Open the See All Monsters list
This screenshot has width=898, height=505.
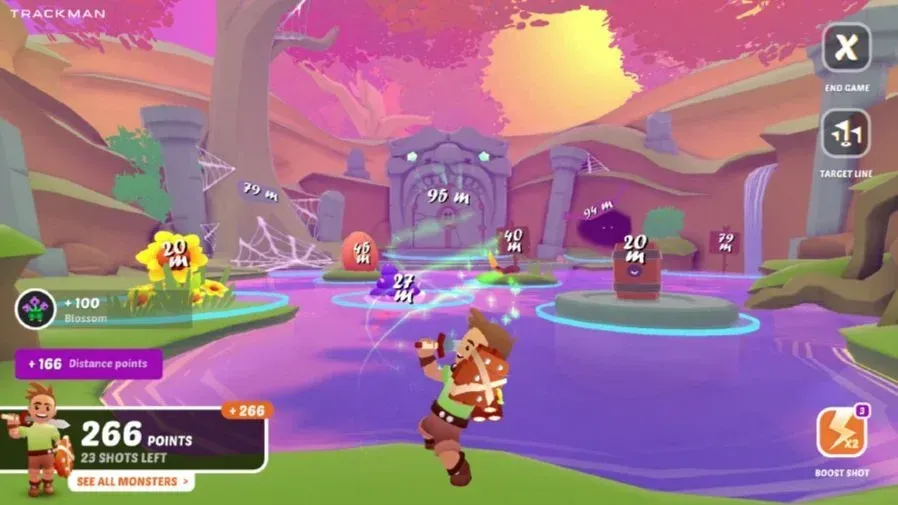(x=131, y=482)
